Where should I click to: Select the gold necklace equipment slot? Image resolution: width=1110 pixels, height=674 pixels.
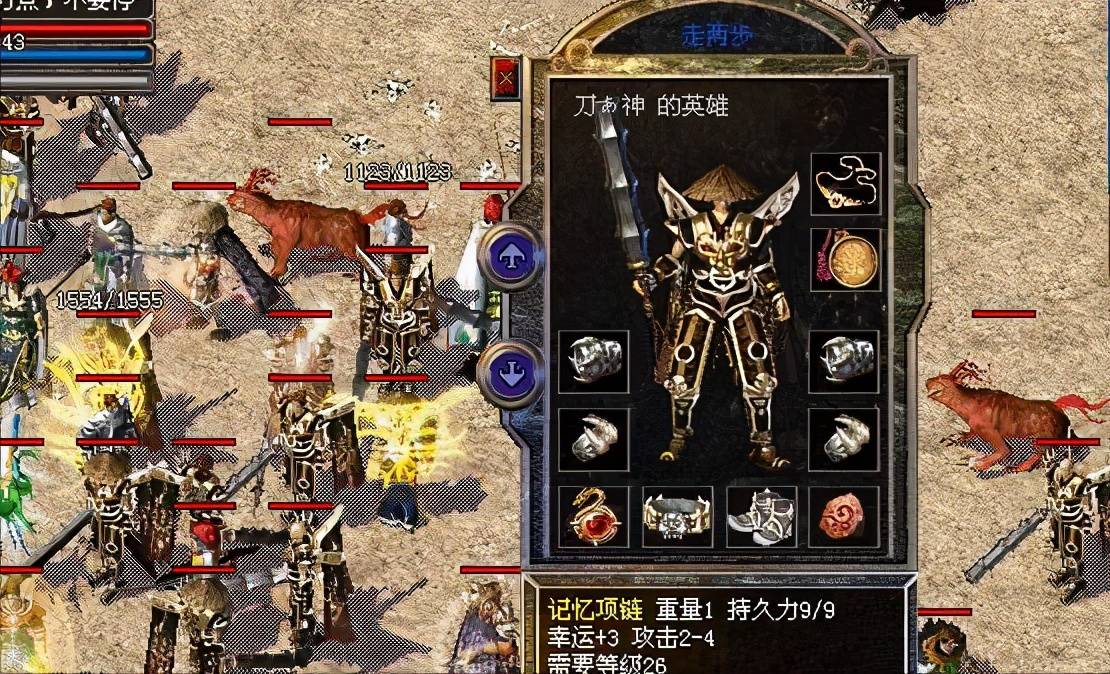[x=845, y=184]
